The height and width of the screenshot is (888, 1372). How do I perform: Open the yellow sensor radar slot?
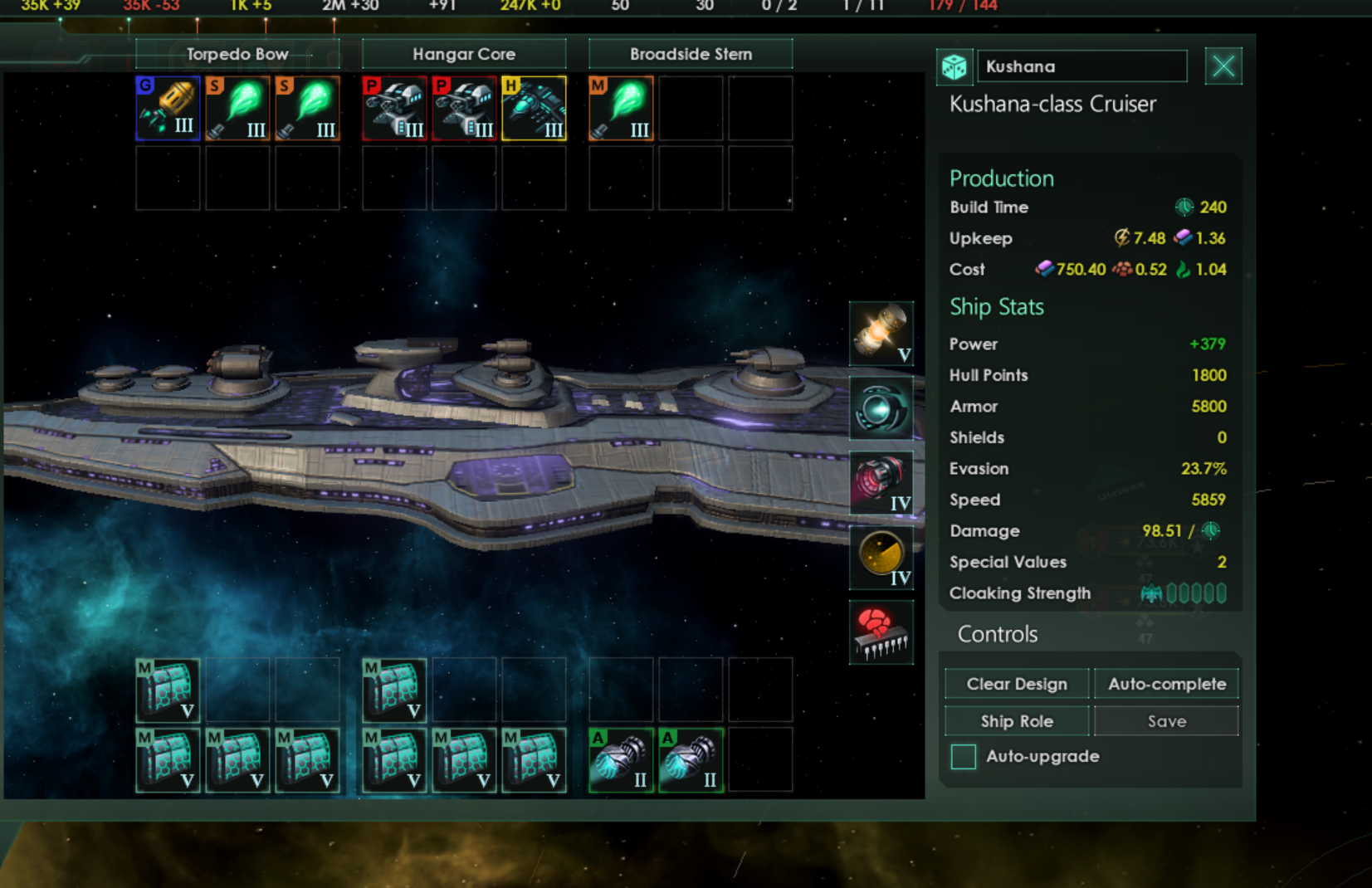[x=881, y=557]
